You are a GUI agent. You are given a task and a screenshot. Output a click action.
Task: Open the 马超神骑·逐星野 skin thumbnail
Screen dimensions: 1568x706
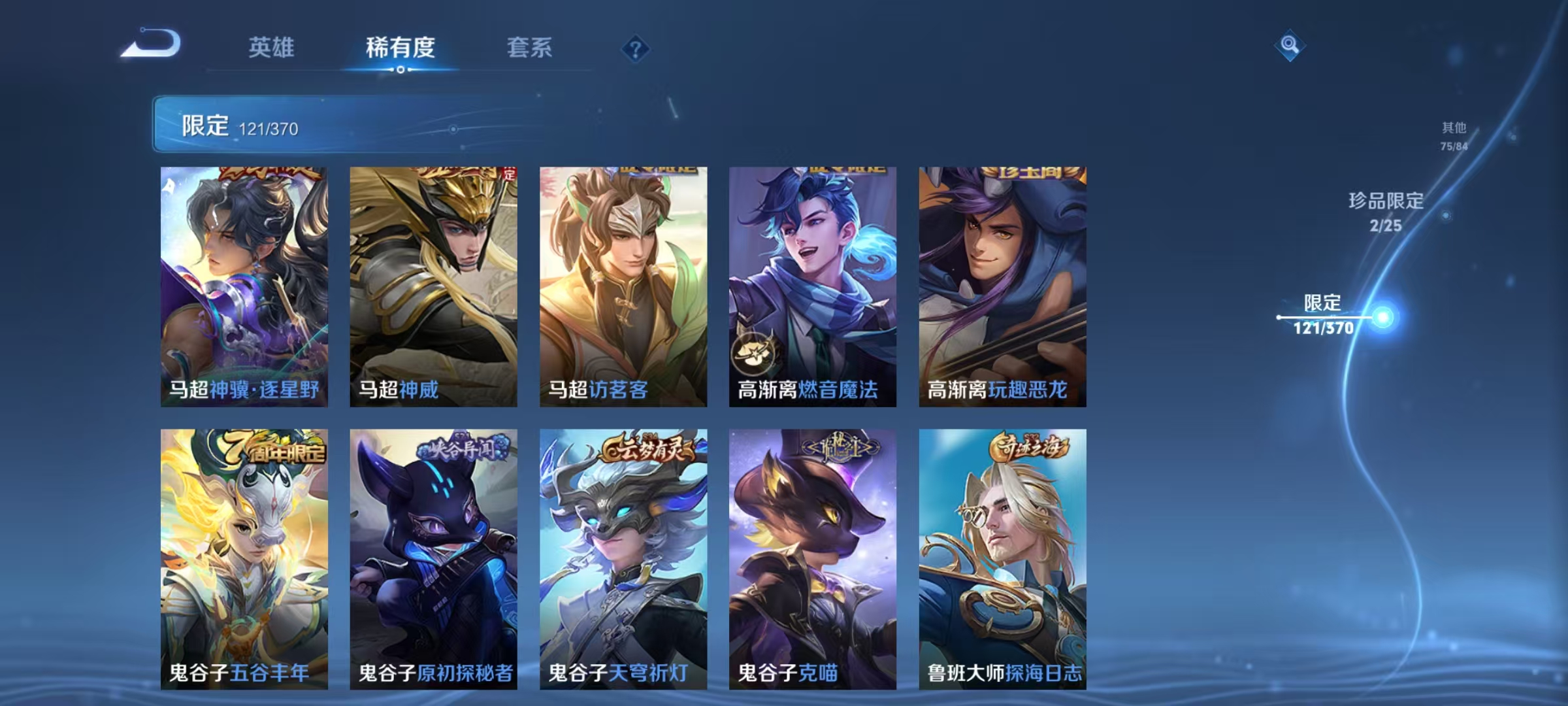(244, 288)
